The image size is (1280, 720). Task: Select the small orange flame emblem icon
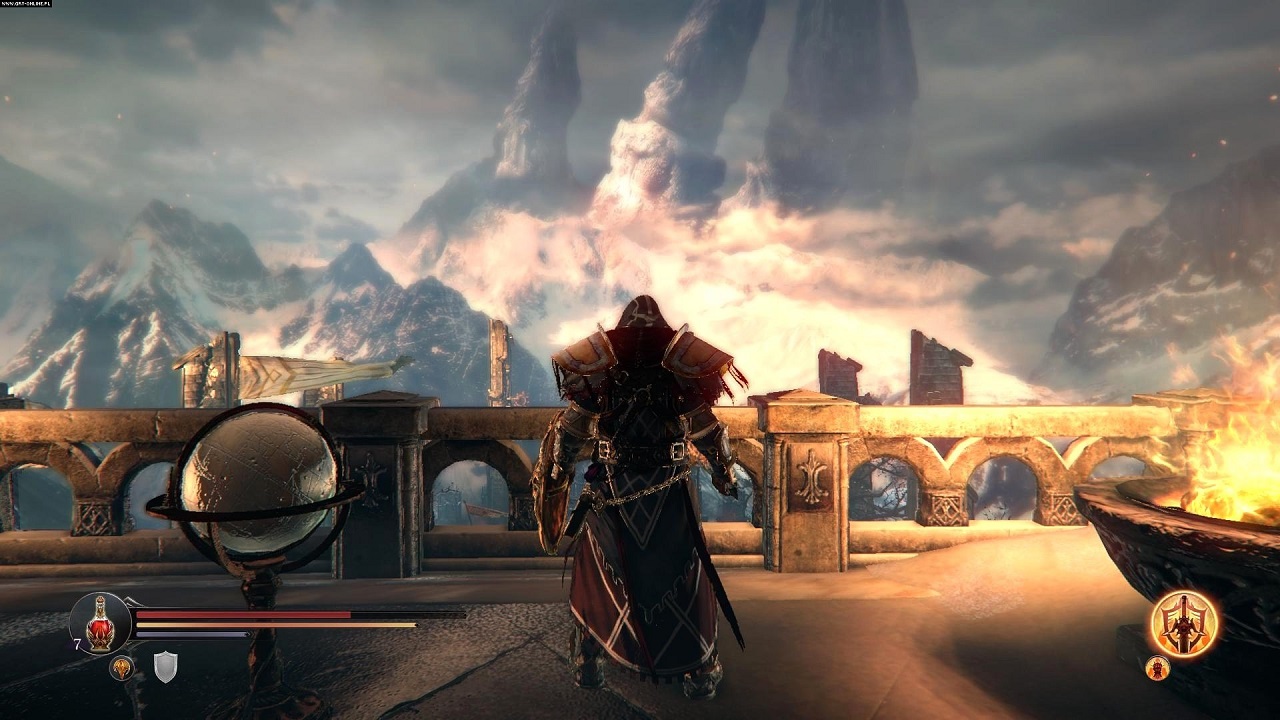pyautogui.click(x=122, y=667)
